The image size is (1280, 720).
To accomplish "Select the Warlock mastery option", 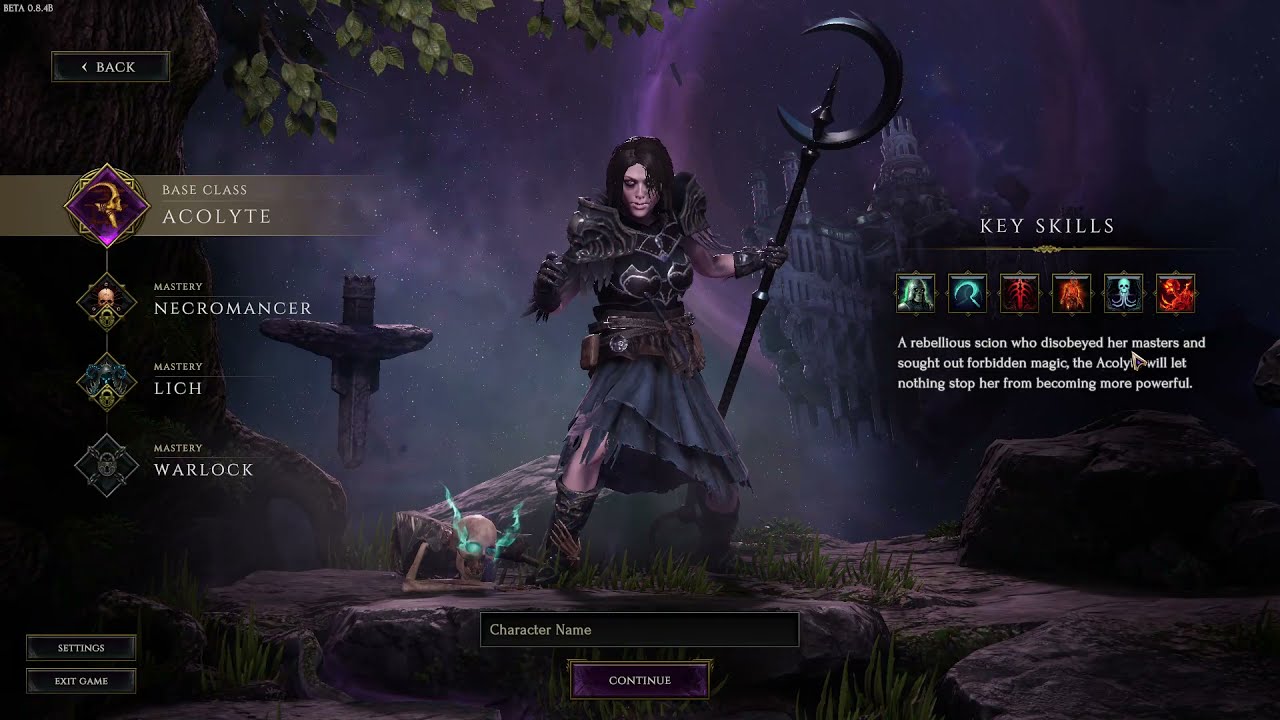I will click(204, 469).
